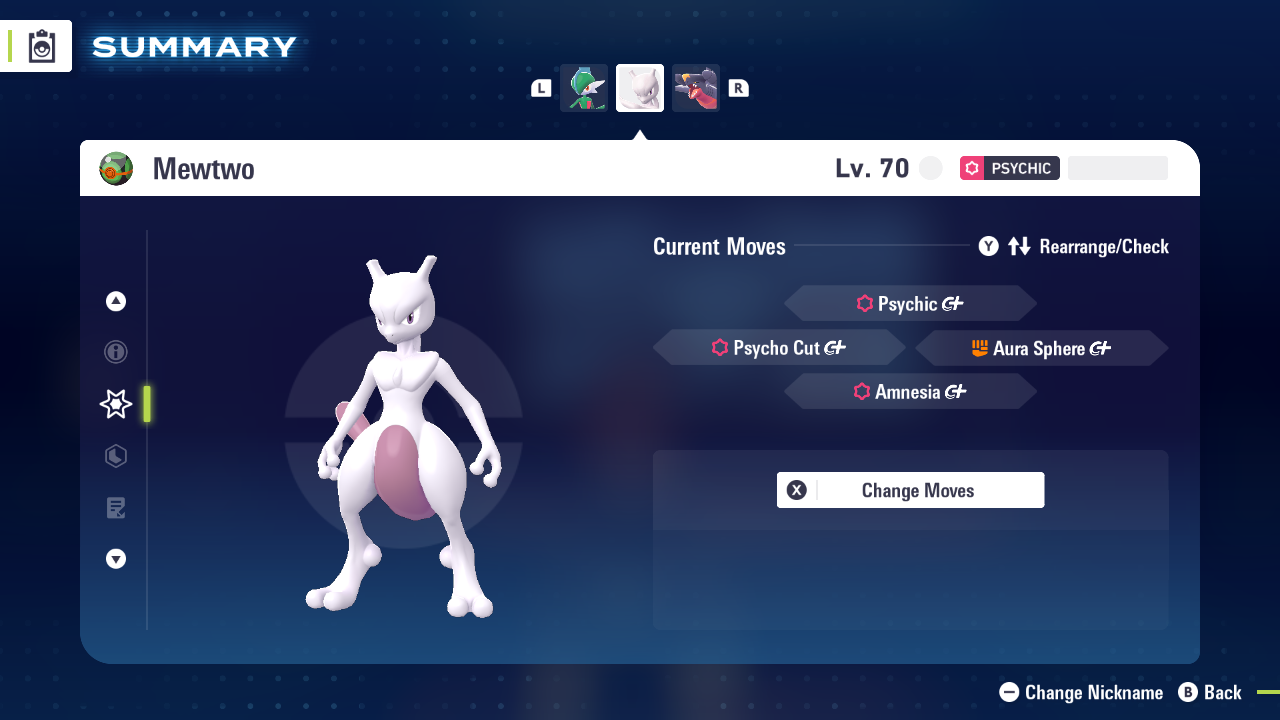Click the up arrow to scroll summary pages
Image resolution: width=1280 pixels, height=720 pixels.
(x=115, y=301)
